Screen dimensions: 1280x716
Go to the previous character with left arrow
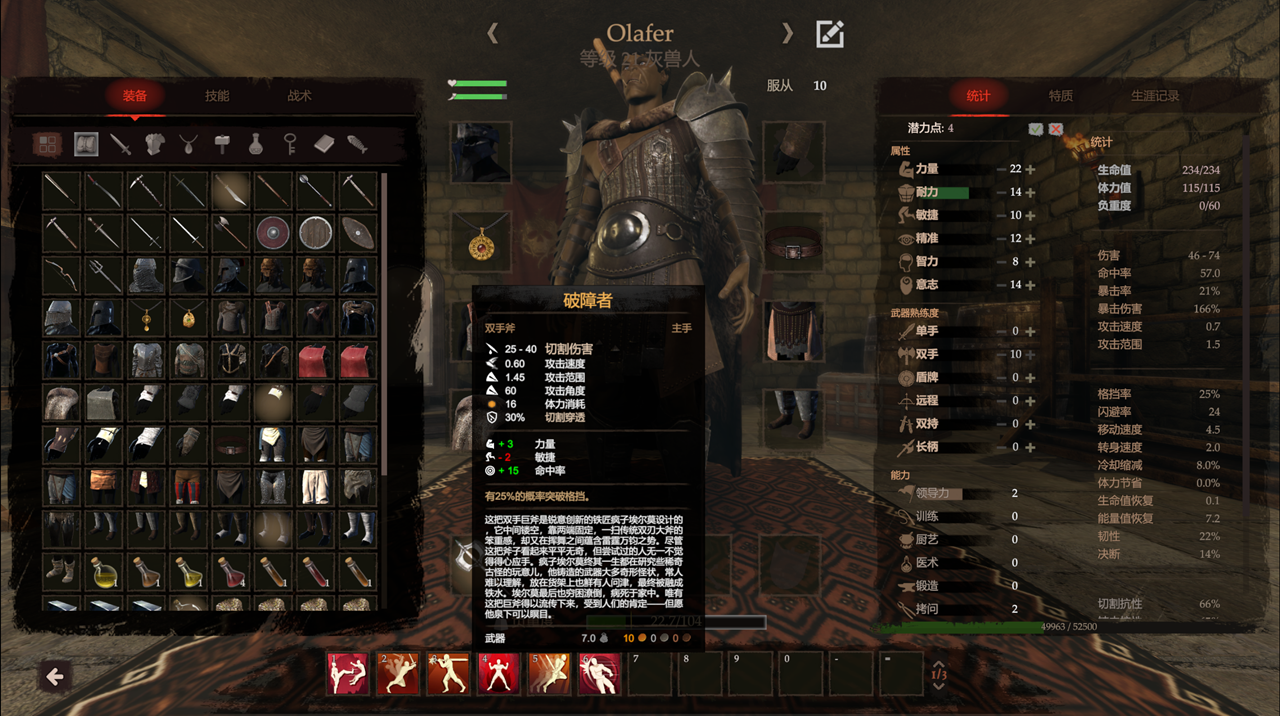tap(492, 33)
